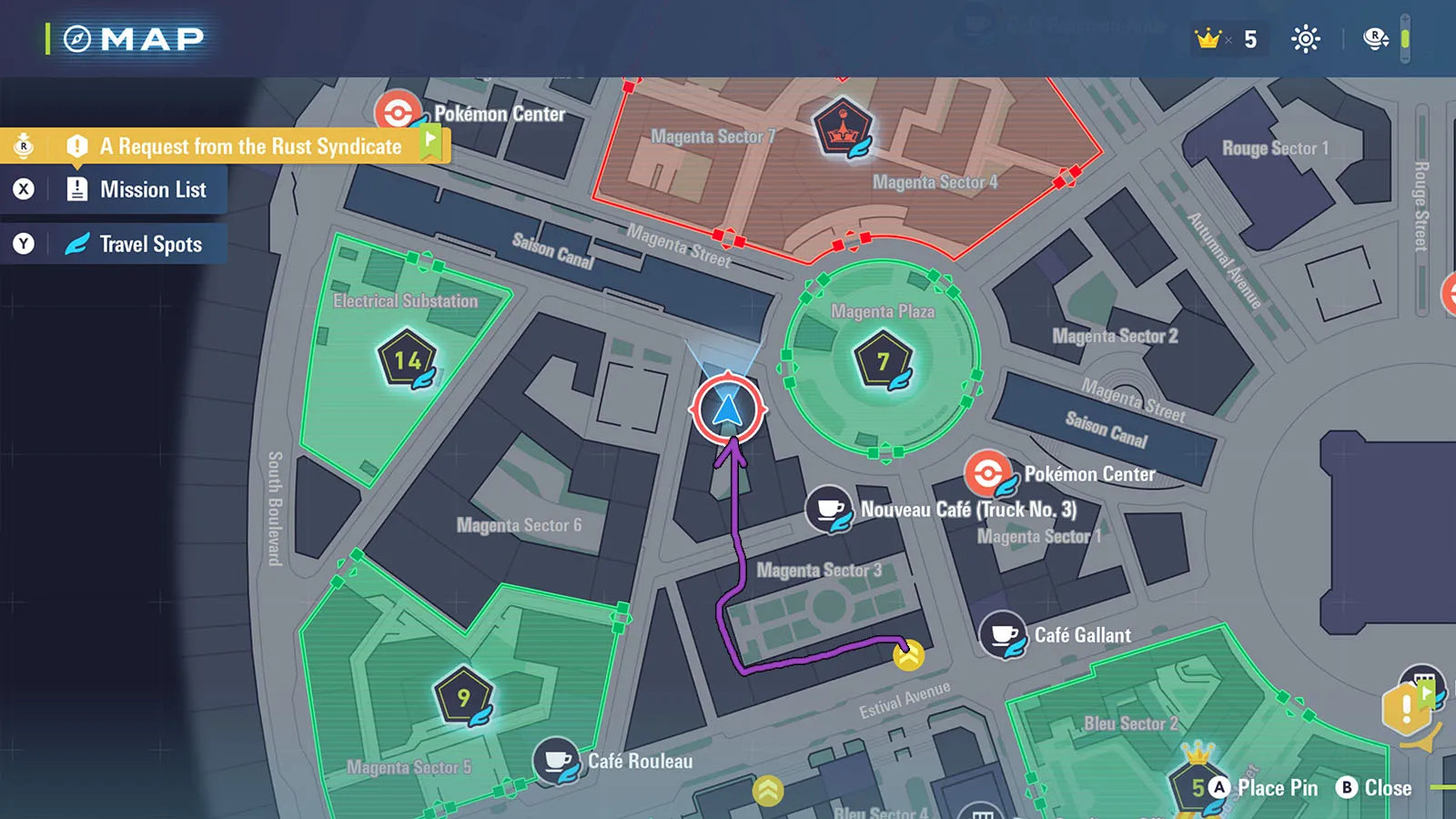Image resolution: width=1456 pixels, height=819 pixels.
Task: Select the Nouveau Café truck marker
Action: [x=829, y=509]
